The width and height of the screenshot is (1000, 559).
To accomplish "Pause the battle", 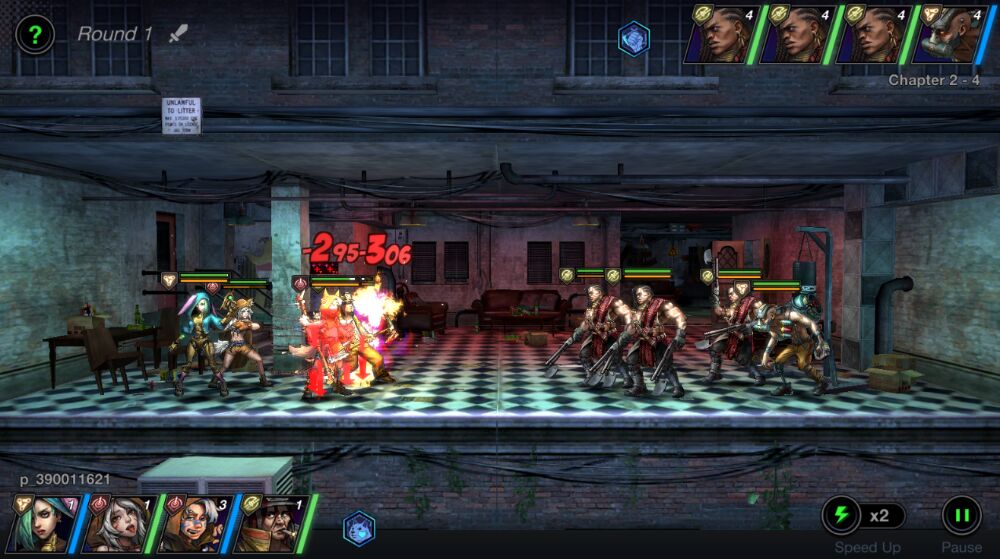I will coord(961,516).
